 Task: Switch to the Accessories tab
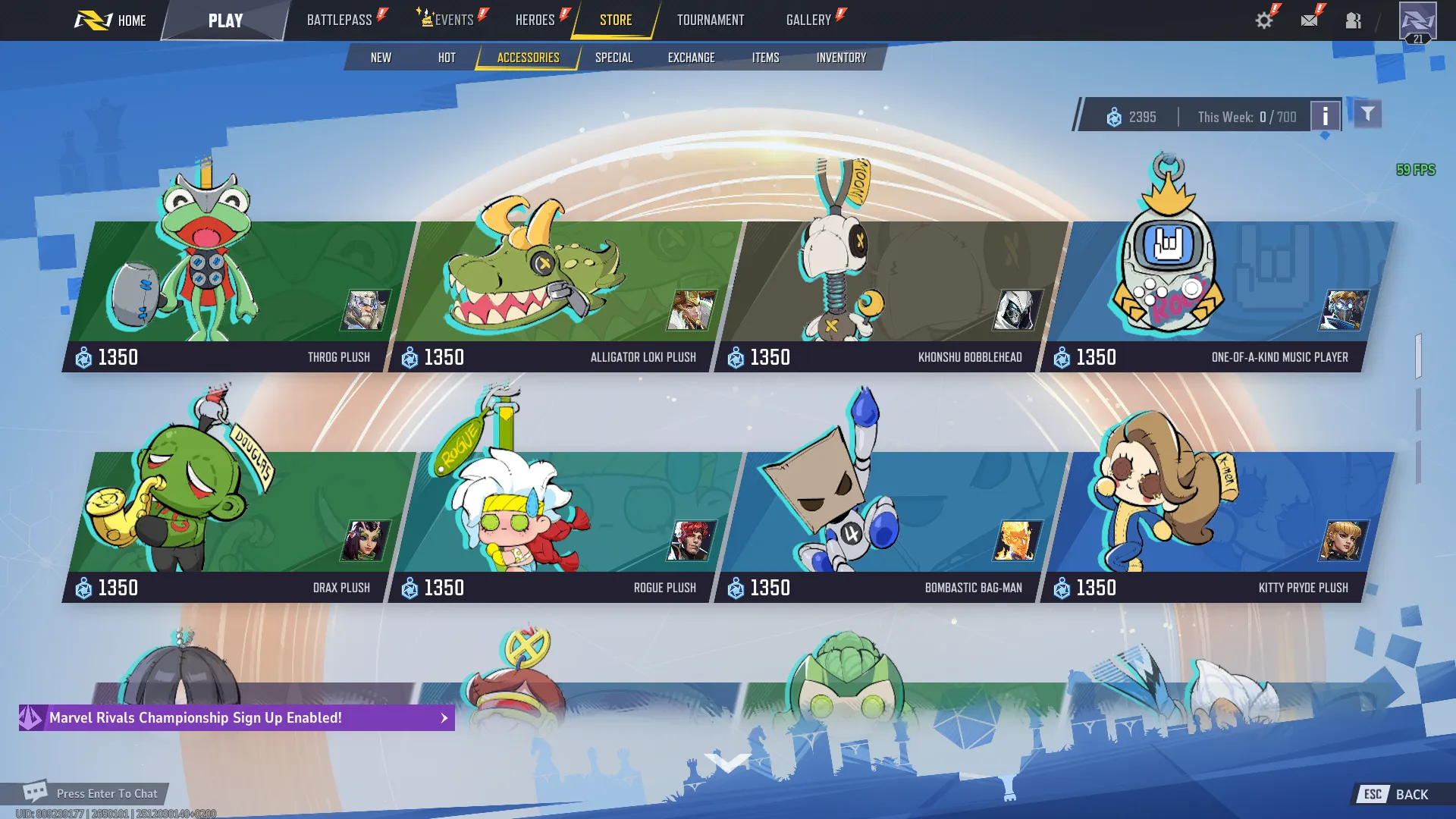click(x=528, y=57)
